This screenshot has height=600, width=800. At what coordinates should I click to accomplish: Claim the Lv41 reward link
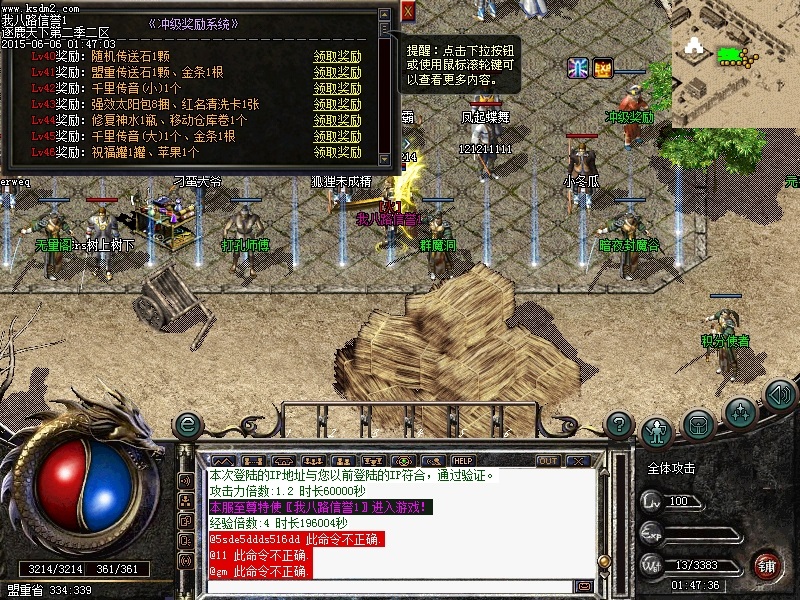click(x=337, y=73)
